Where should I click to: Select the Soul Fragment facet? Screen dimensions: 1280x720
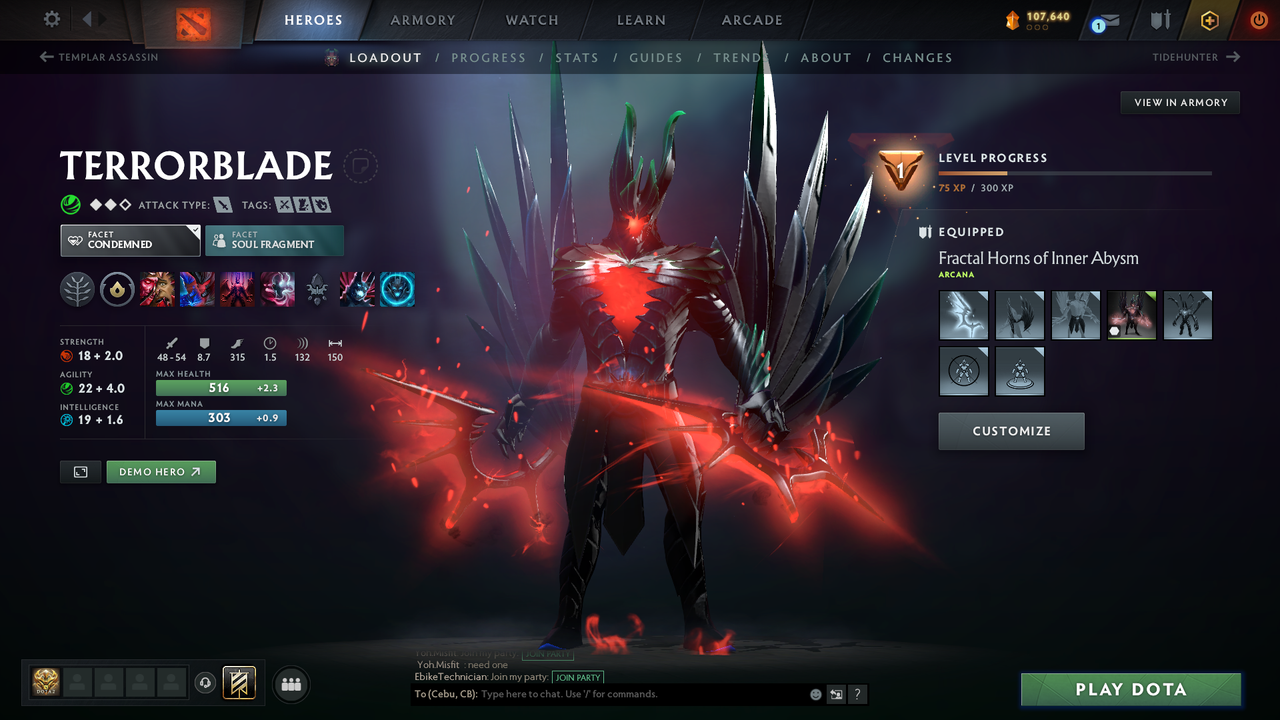click(x=274, y=240)
